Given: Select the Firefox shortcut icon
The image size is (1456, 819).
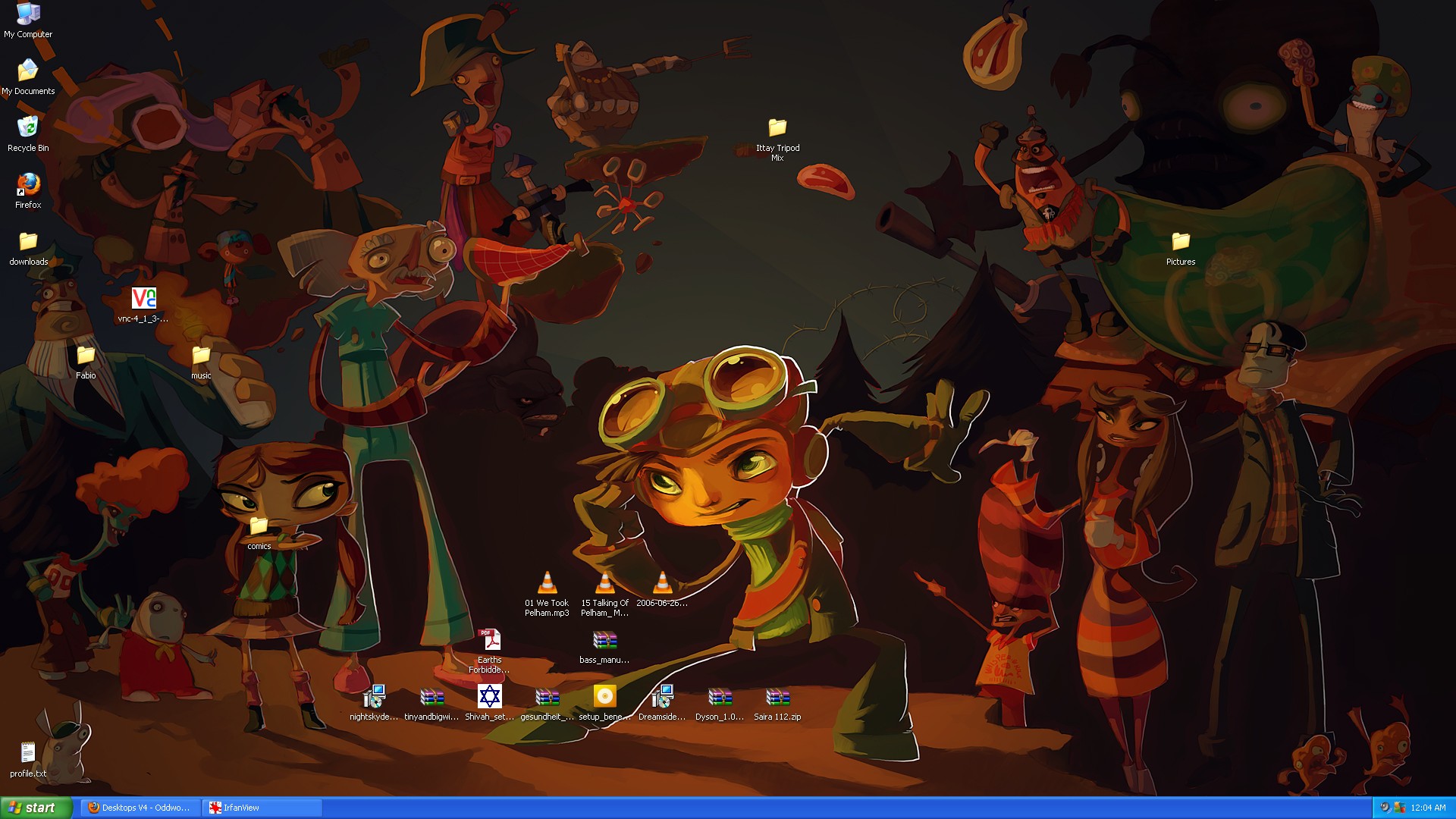Looking at the screenshot, I should pyautogui.click(x=28, y=184).
